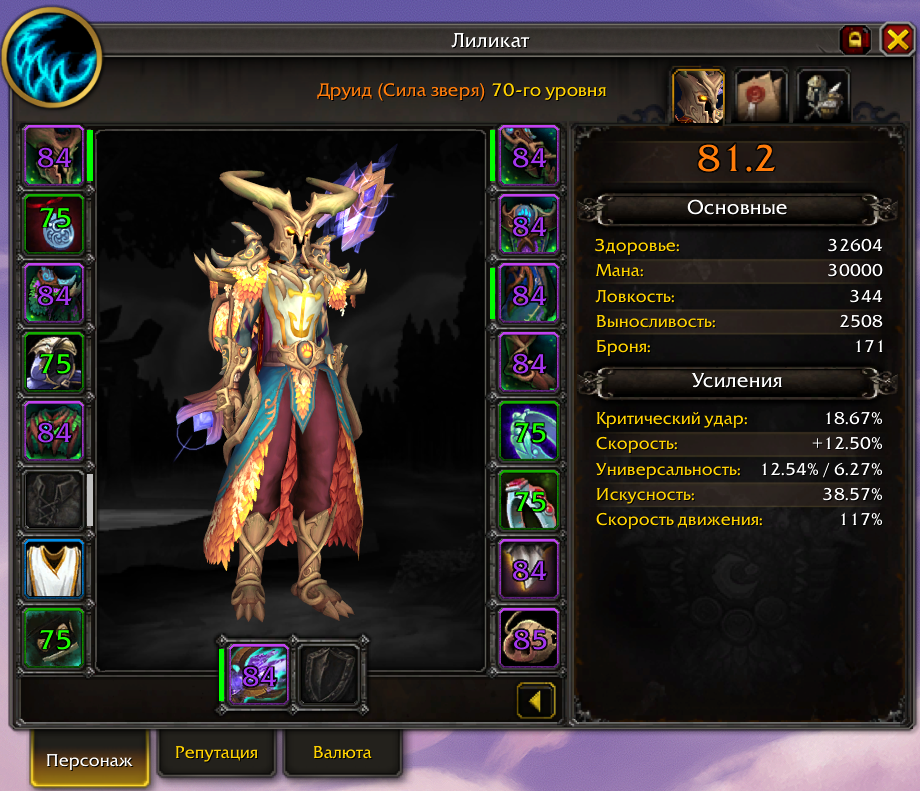Open the titles pane with wax-sealed scroll
Viewport: 920px width, 791px height.
[760, 95]
